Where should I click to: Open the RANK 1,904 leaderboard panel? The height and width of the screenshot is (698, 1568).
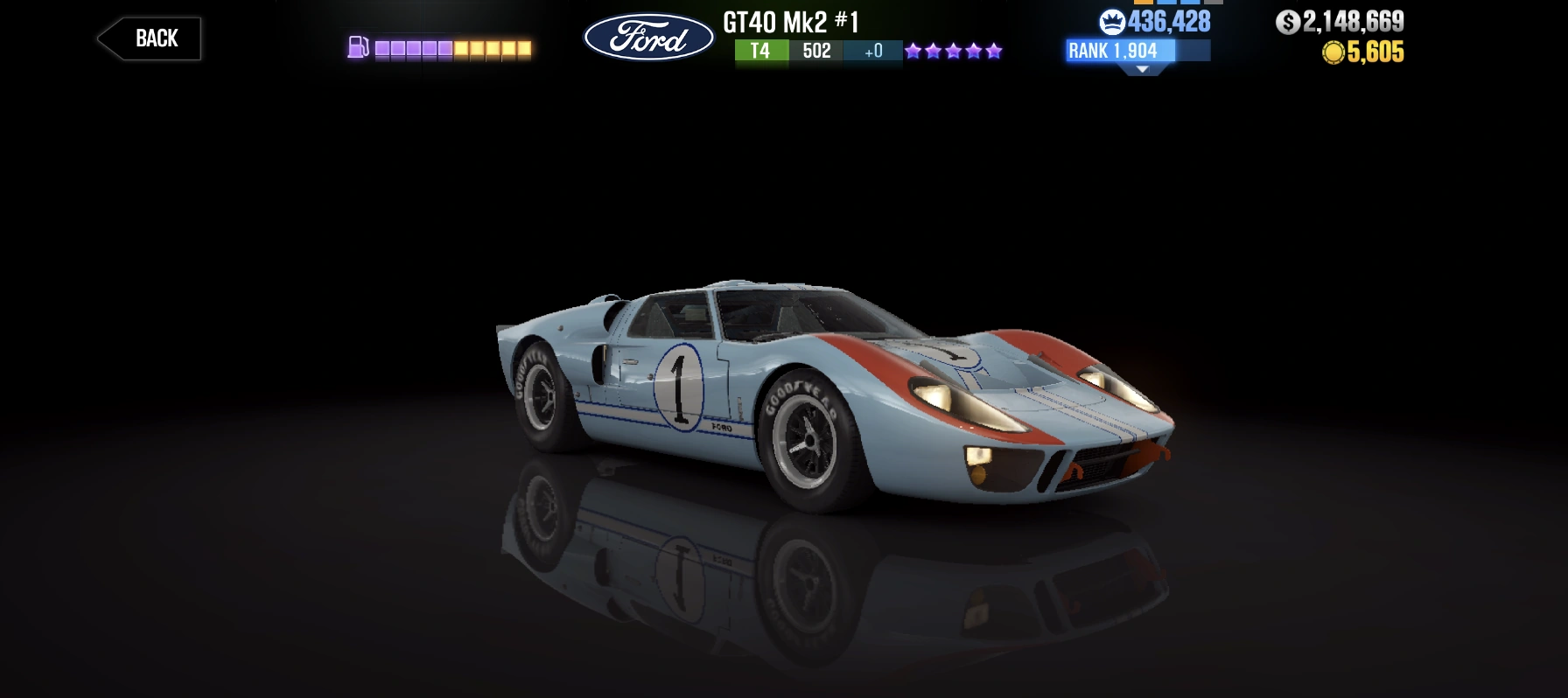click(1112, 52)
